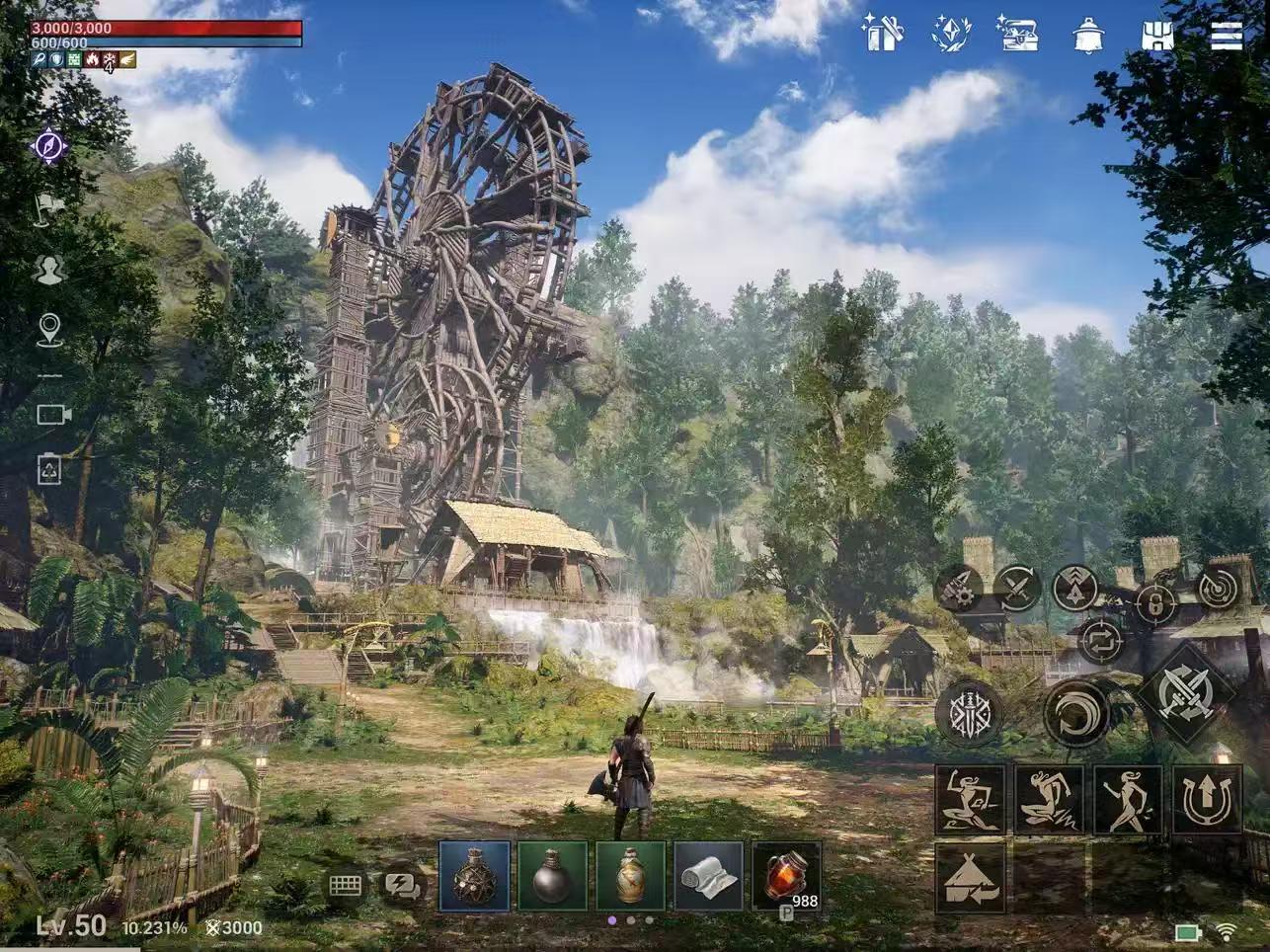
Task: Click the purple compass icon
Action: coord(49,146)
